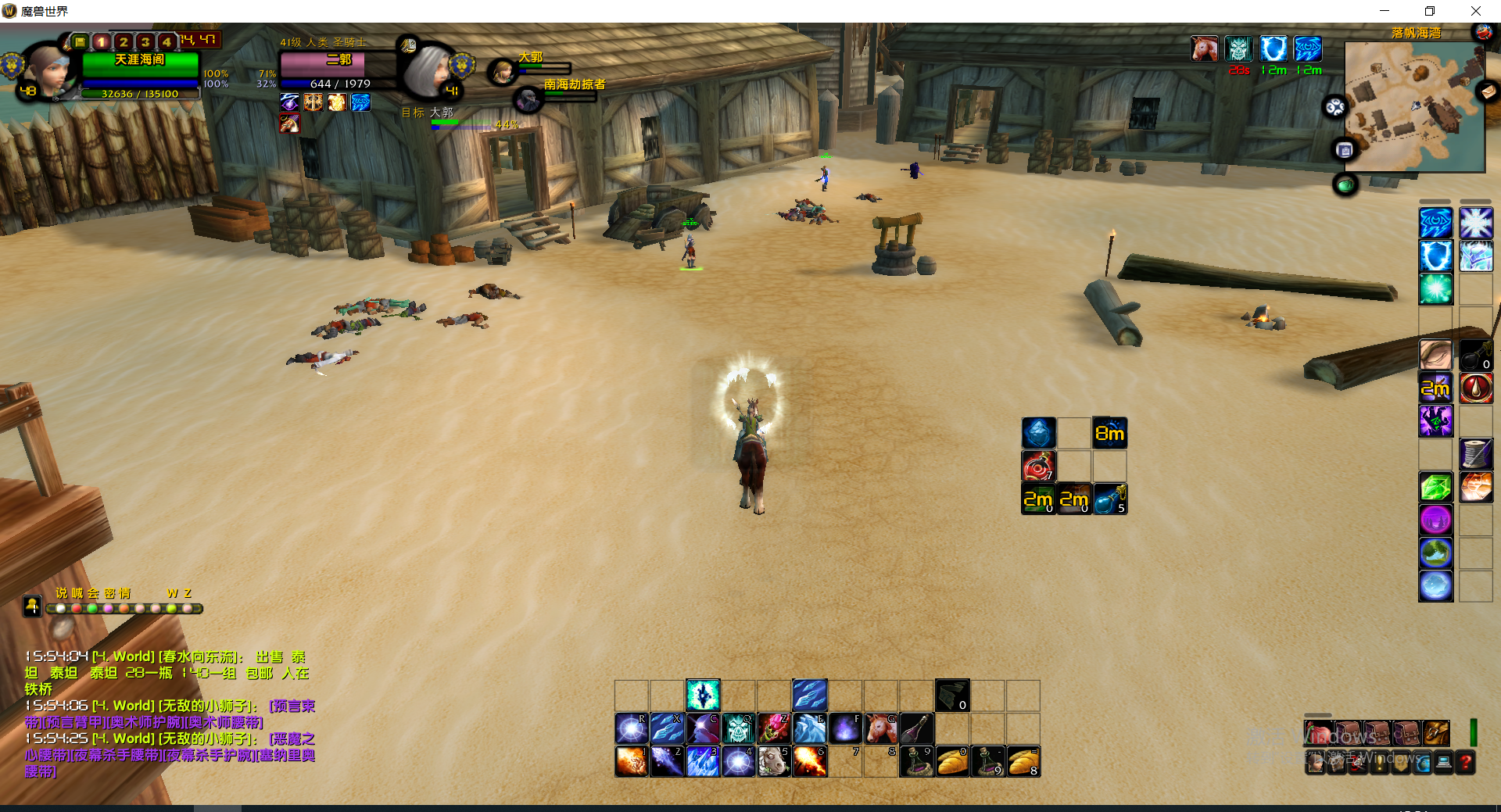Select the 二郭 target portrait frame
Viewport: 1501px width, 812px height.
click(x=428, y=70)
